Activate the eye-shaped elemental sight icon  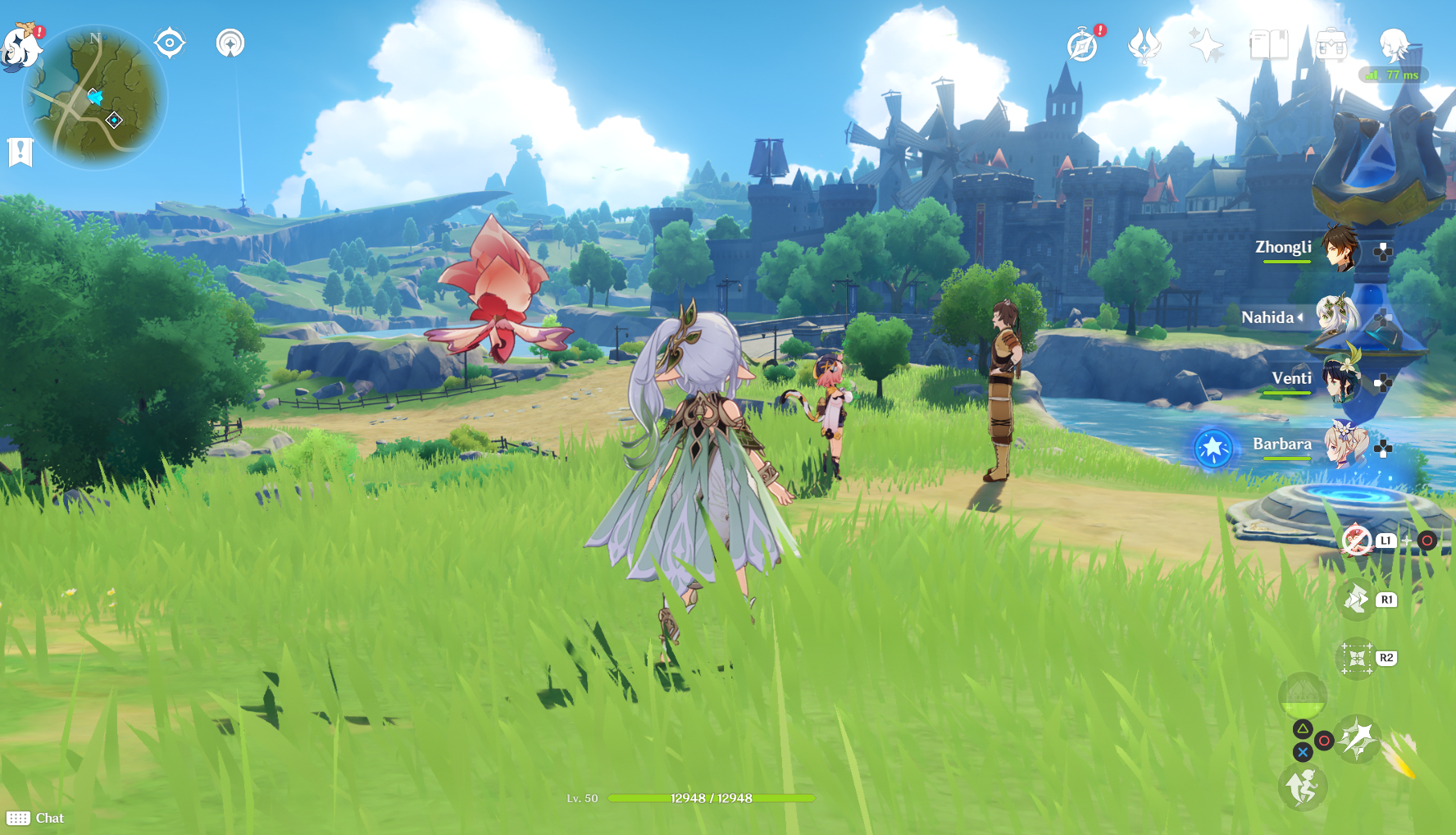(x=170, y=43)
